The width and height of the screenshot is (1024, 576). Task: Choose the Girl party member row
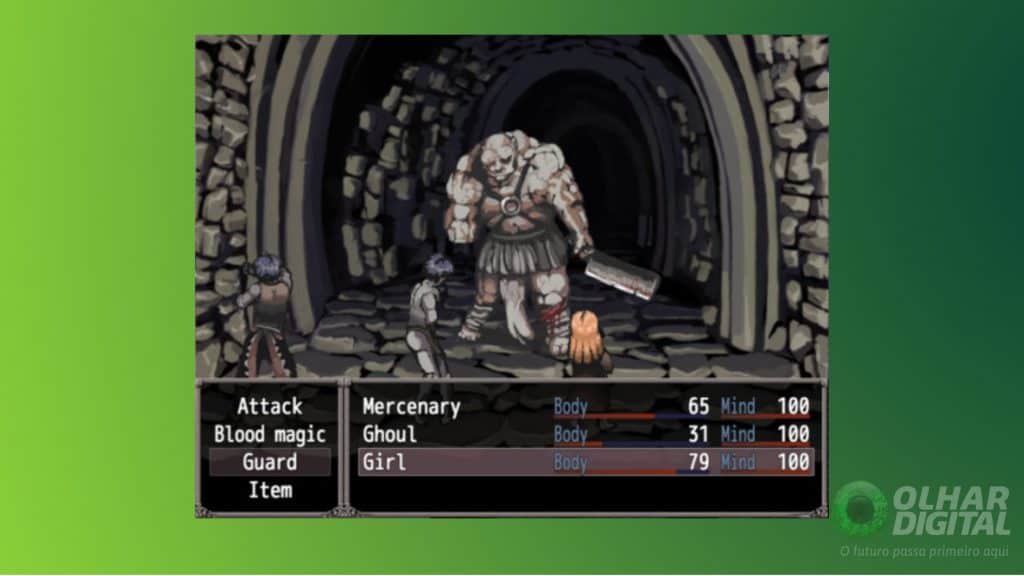coord(585,462)
